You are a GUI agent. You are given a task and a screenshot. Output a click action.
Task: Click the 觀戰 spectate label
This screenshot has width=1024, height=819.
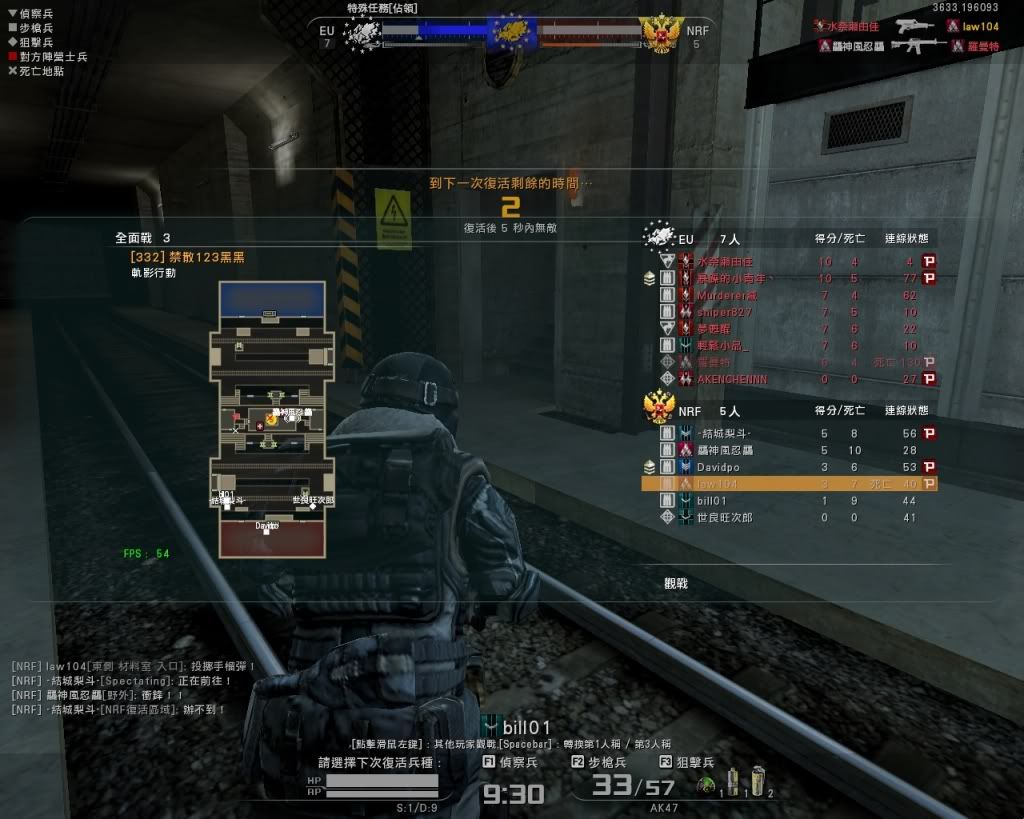[x=676, y=583]
